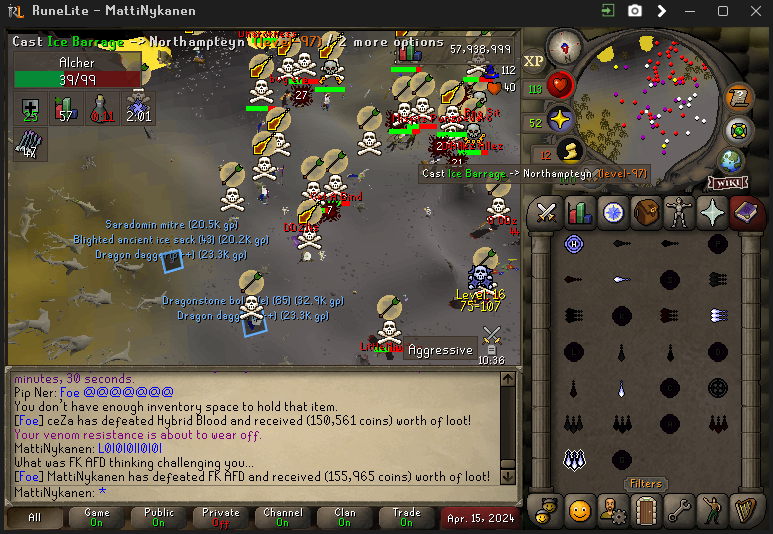773x534 pixels.
Task: Take a screenshot with the camera button
Action: point(634,11)
